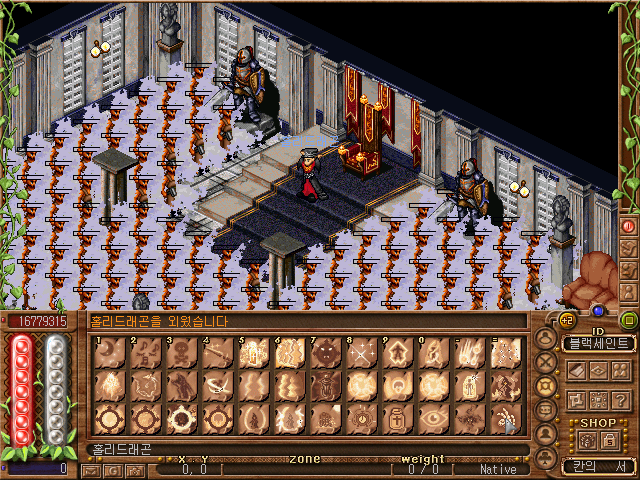The image size is (640, 480).
Task: Select the music notes spell in slot 2
Action: tap(144, 352)
